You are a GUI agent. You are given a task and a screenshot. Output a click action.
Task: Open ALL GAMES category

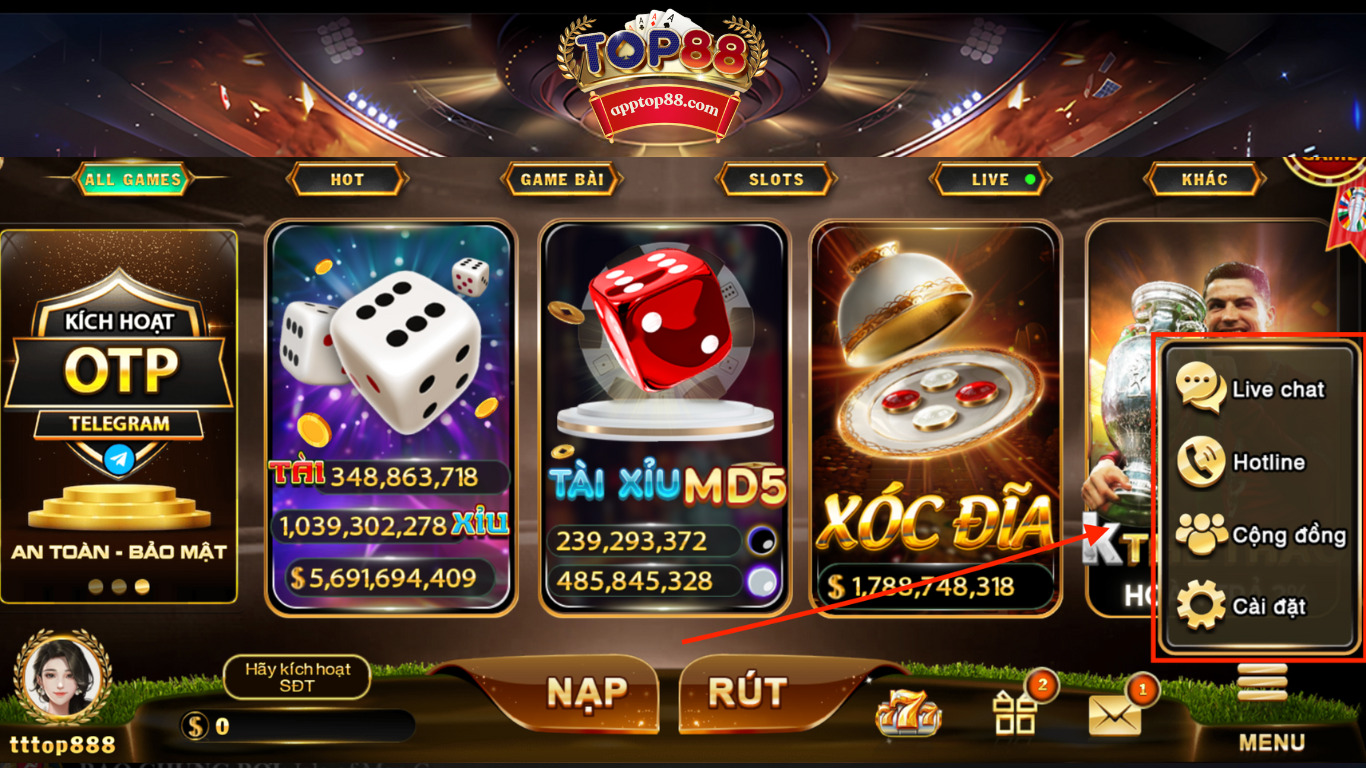[131, 179]
